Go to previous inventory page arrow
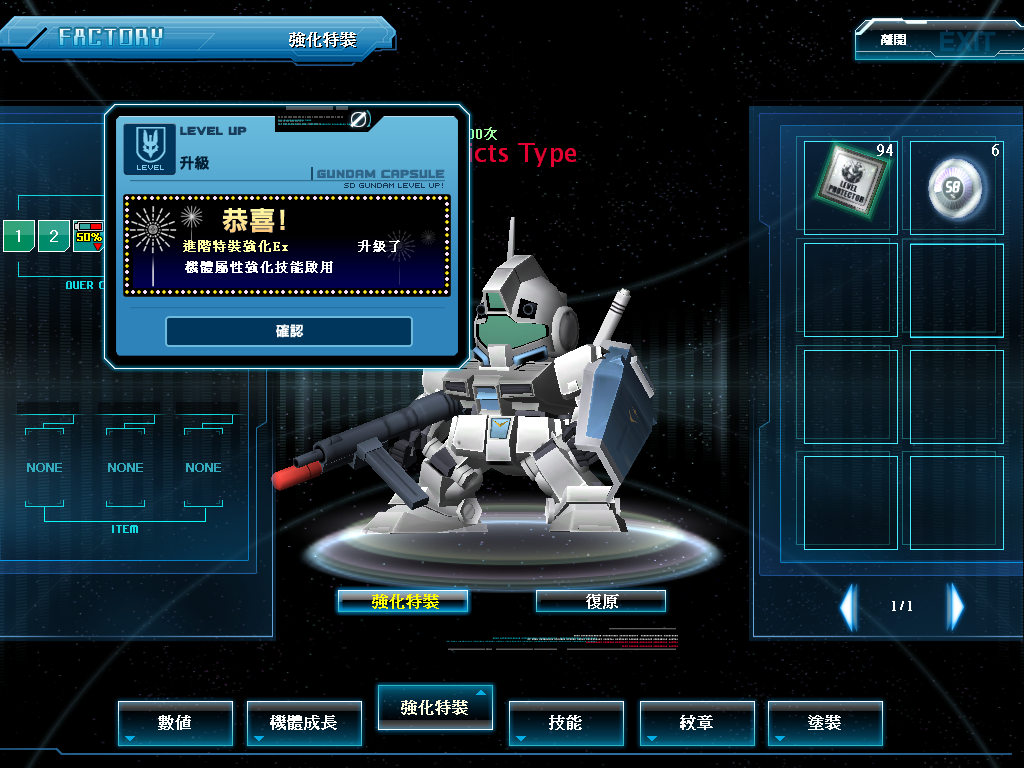The height and width of the screenshot is (768, 1024). tap(848, 606)
